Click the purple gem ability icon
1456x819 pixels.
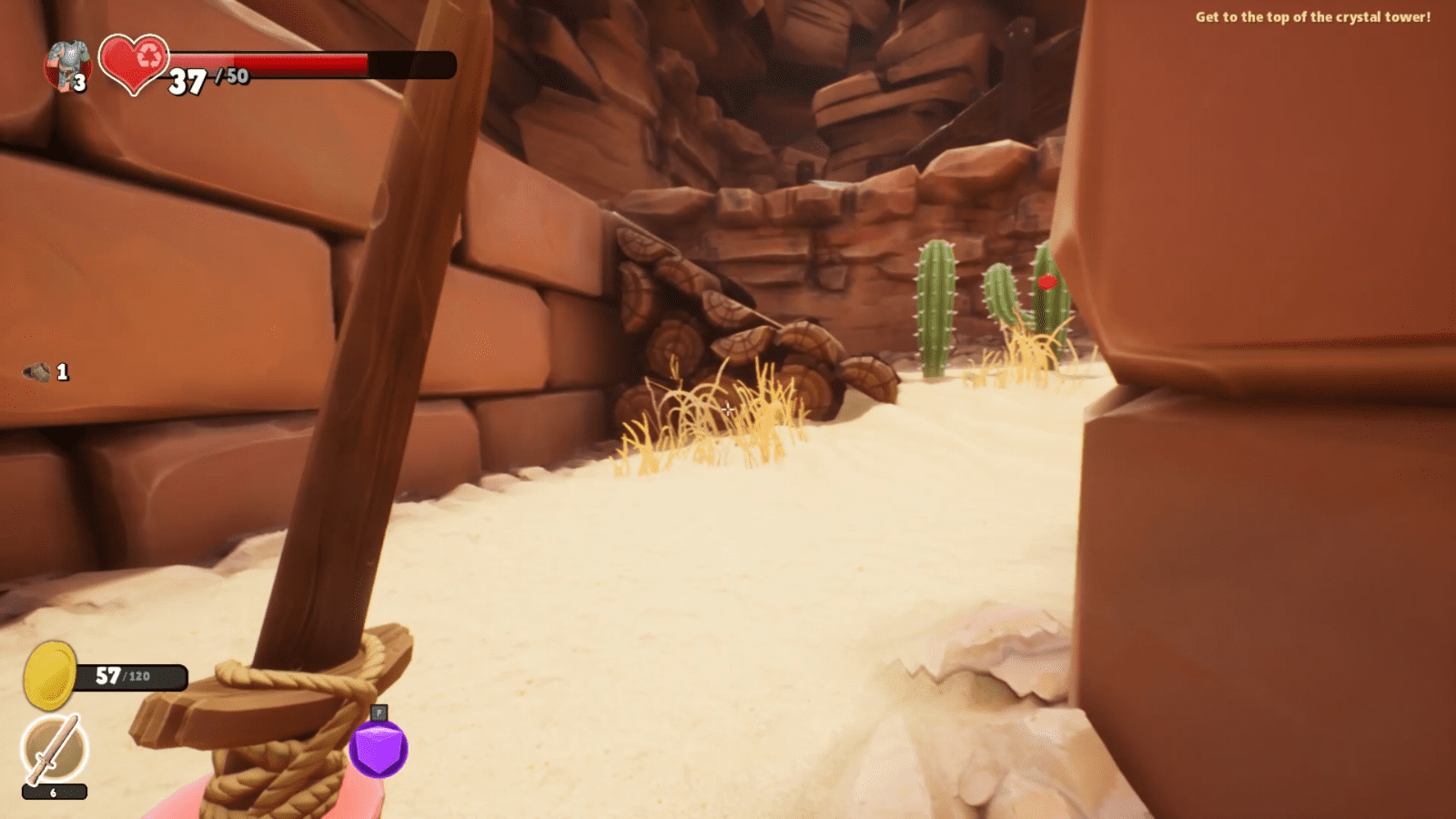click(x=378, y=748)
